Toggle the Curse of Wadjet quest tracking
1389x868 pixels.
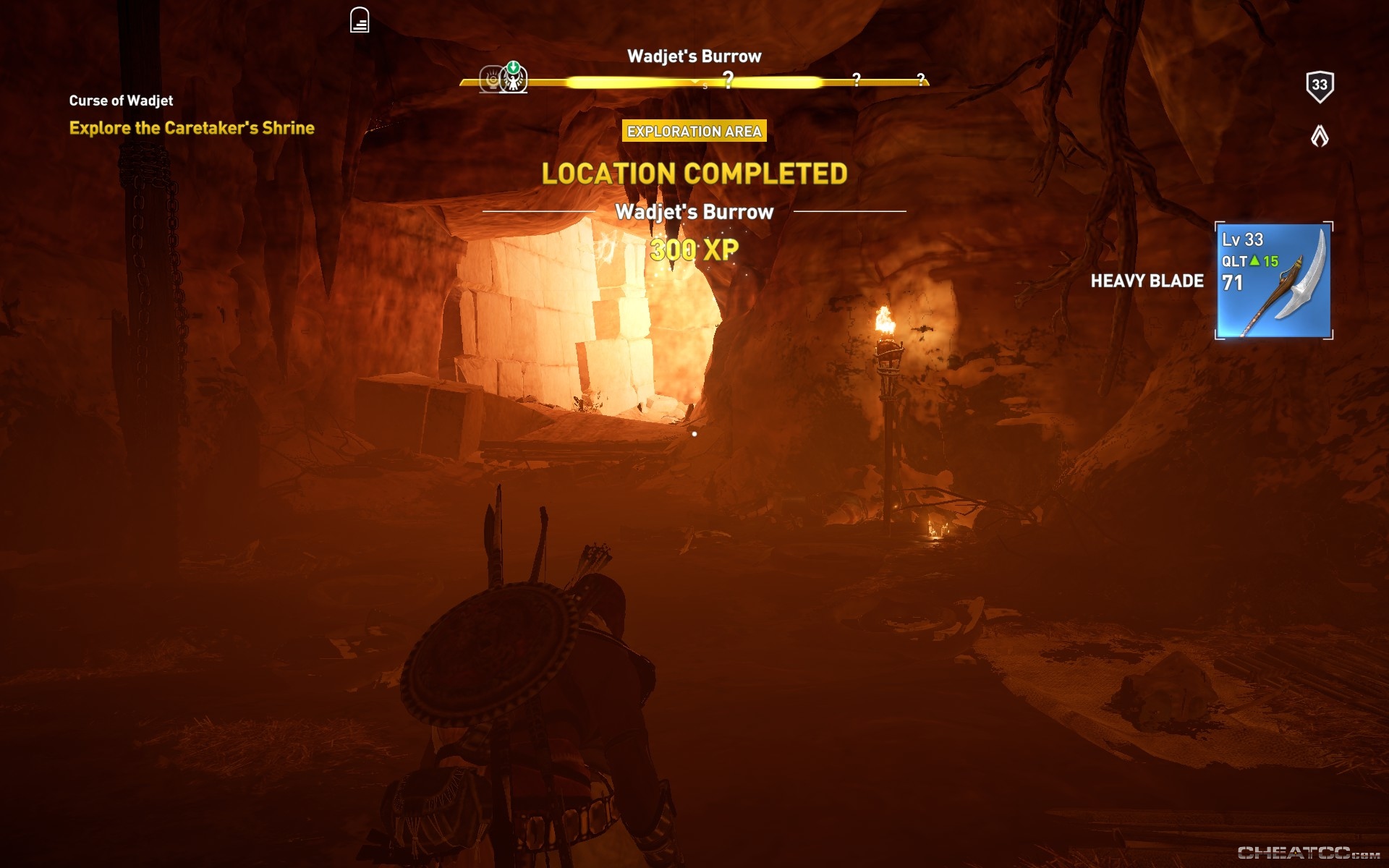[x=120, y=101]
